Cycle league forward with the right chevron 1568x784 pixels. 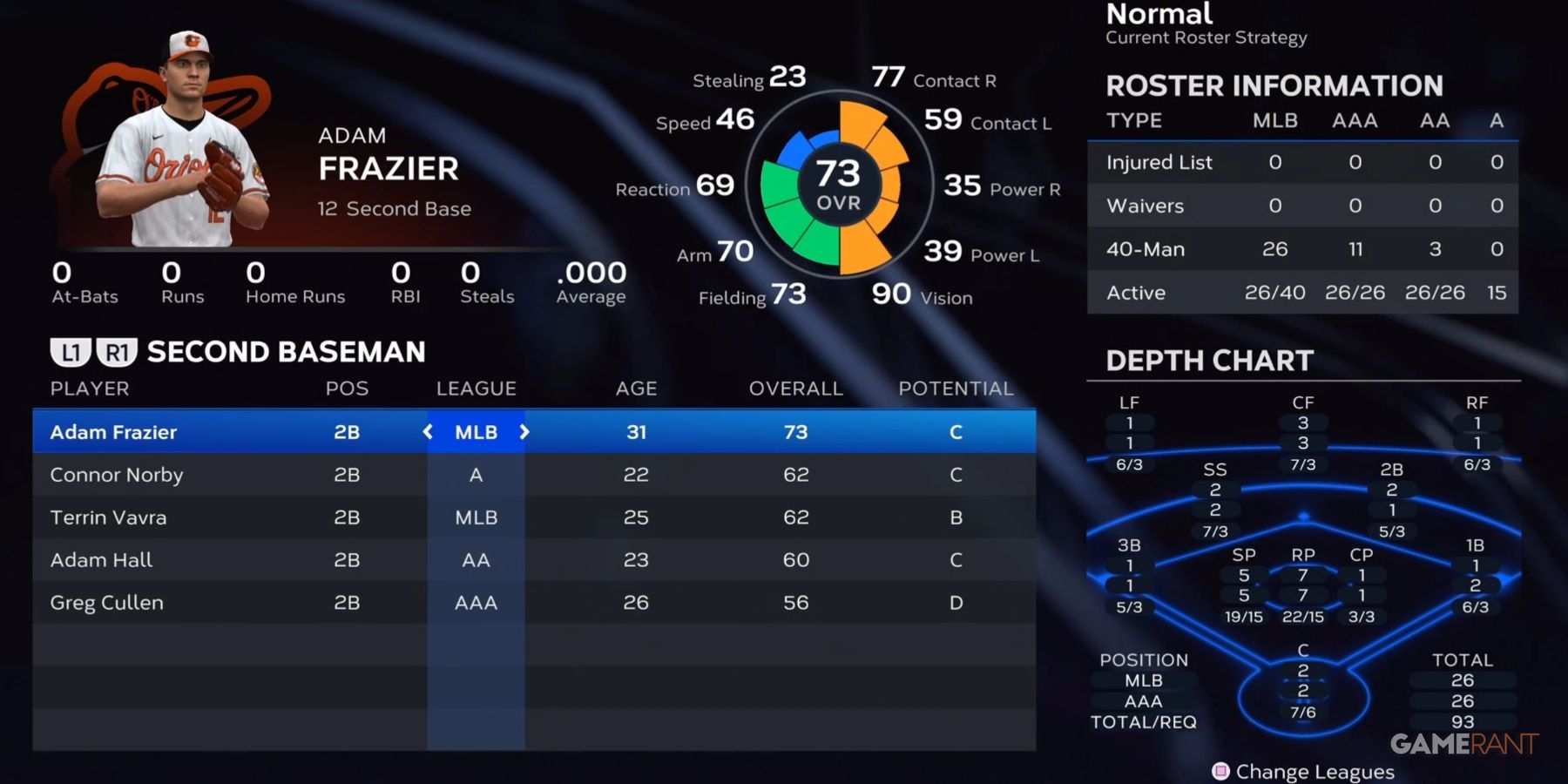pos(525,431)
